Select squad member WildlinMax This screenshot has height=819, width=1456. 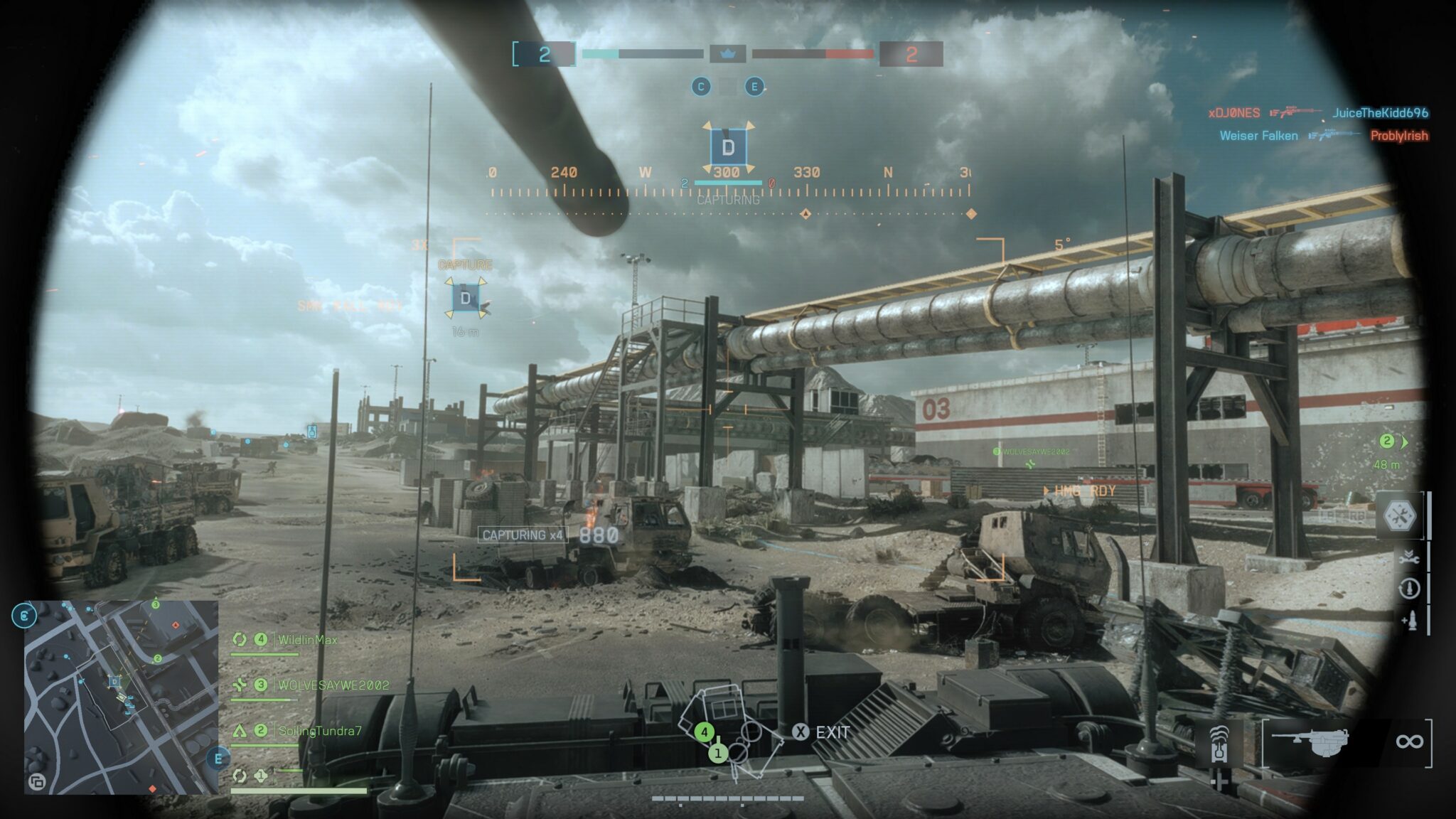click(x=307, y=640)
